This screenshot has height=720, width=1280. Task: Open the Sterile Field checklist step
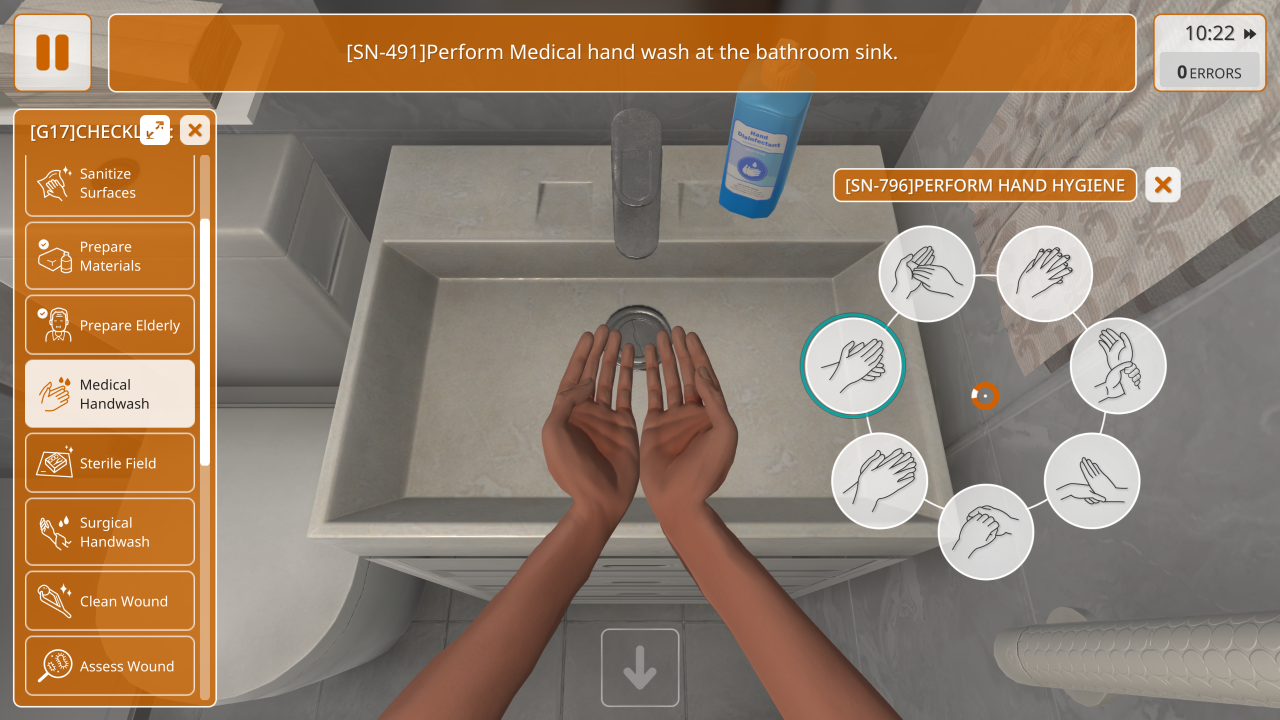coord(110,463)
